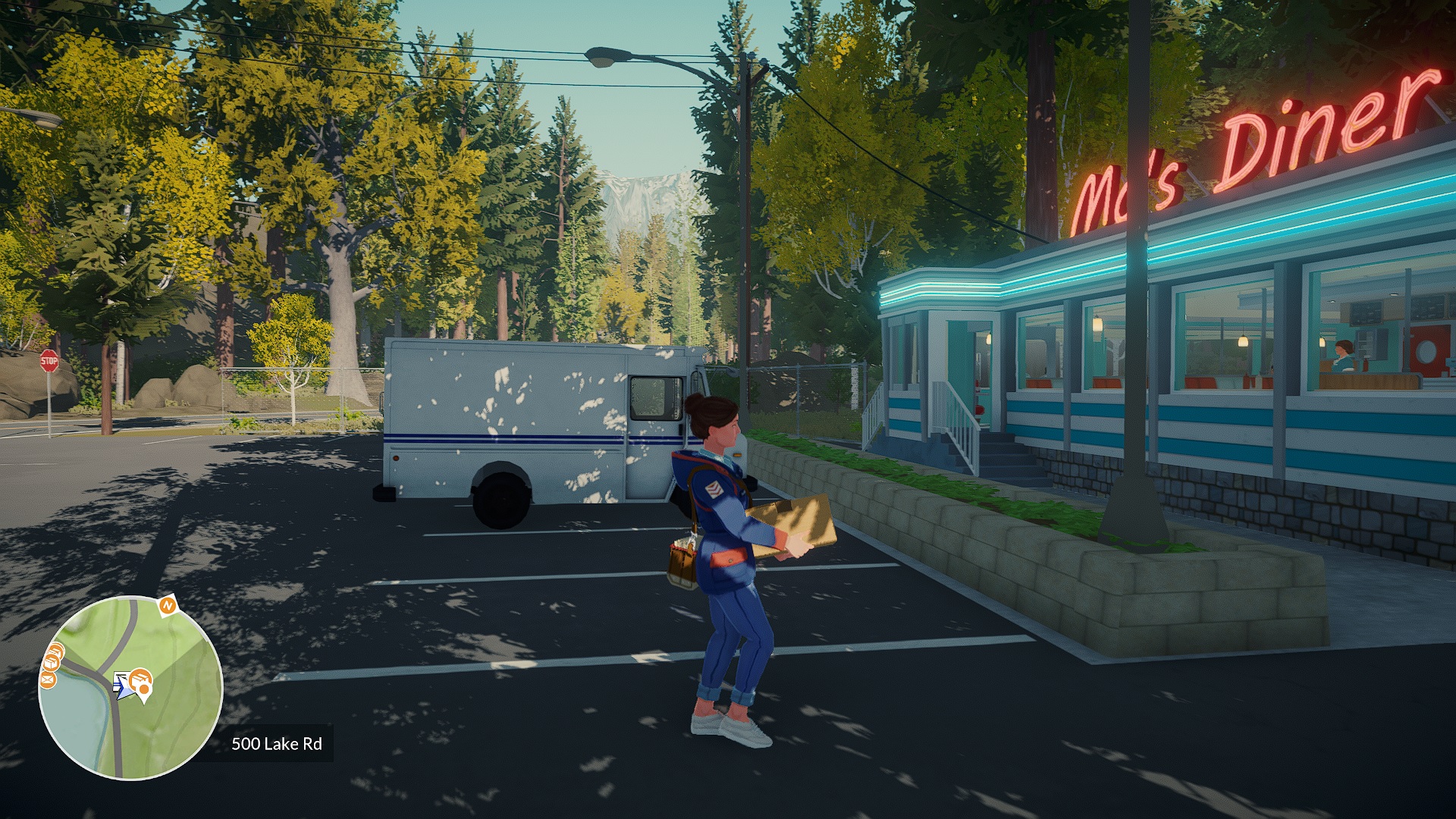1456x819 pixels.
Task: Open the circular minimap
Action: [x=130, y=688]
